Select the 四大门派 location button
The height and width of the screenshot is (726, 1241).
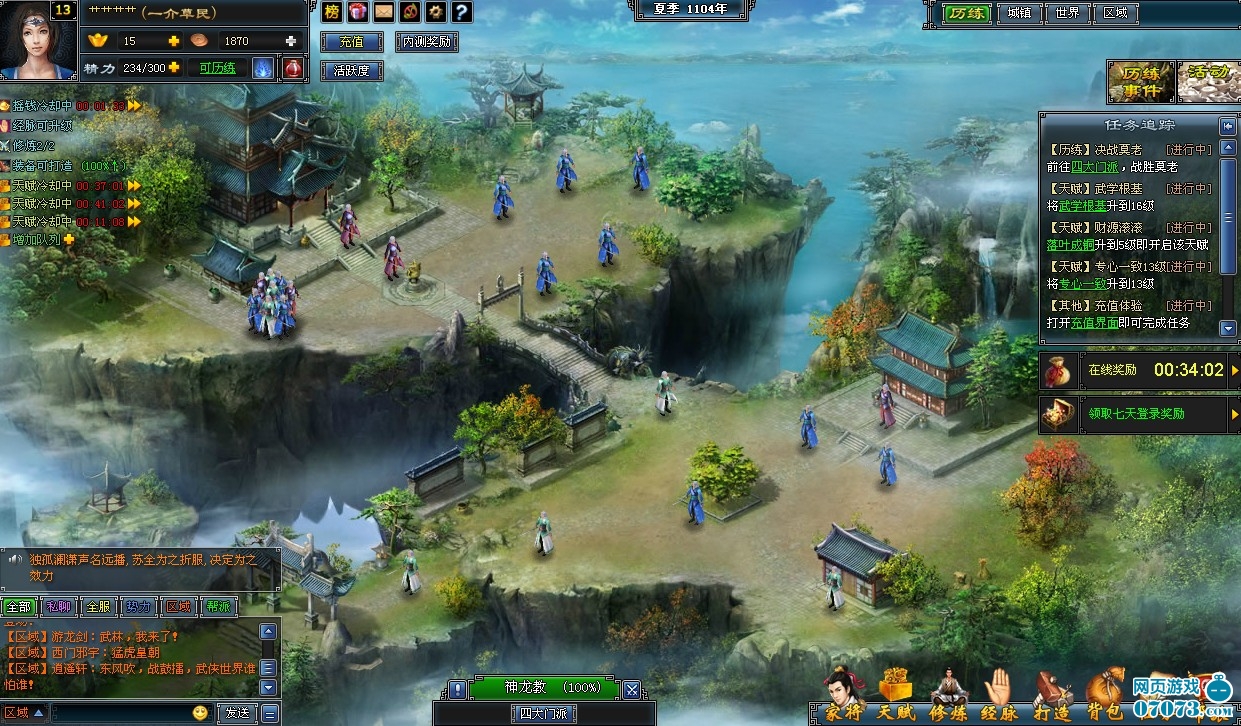[x=543, y=713]
